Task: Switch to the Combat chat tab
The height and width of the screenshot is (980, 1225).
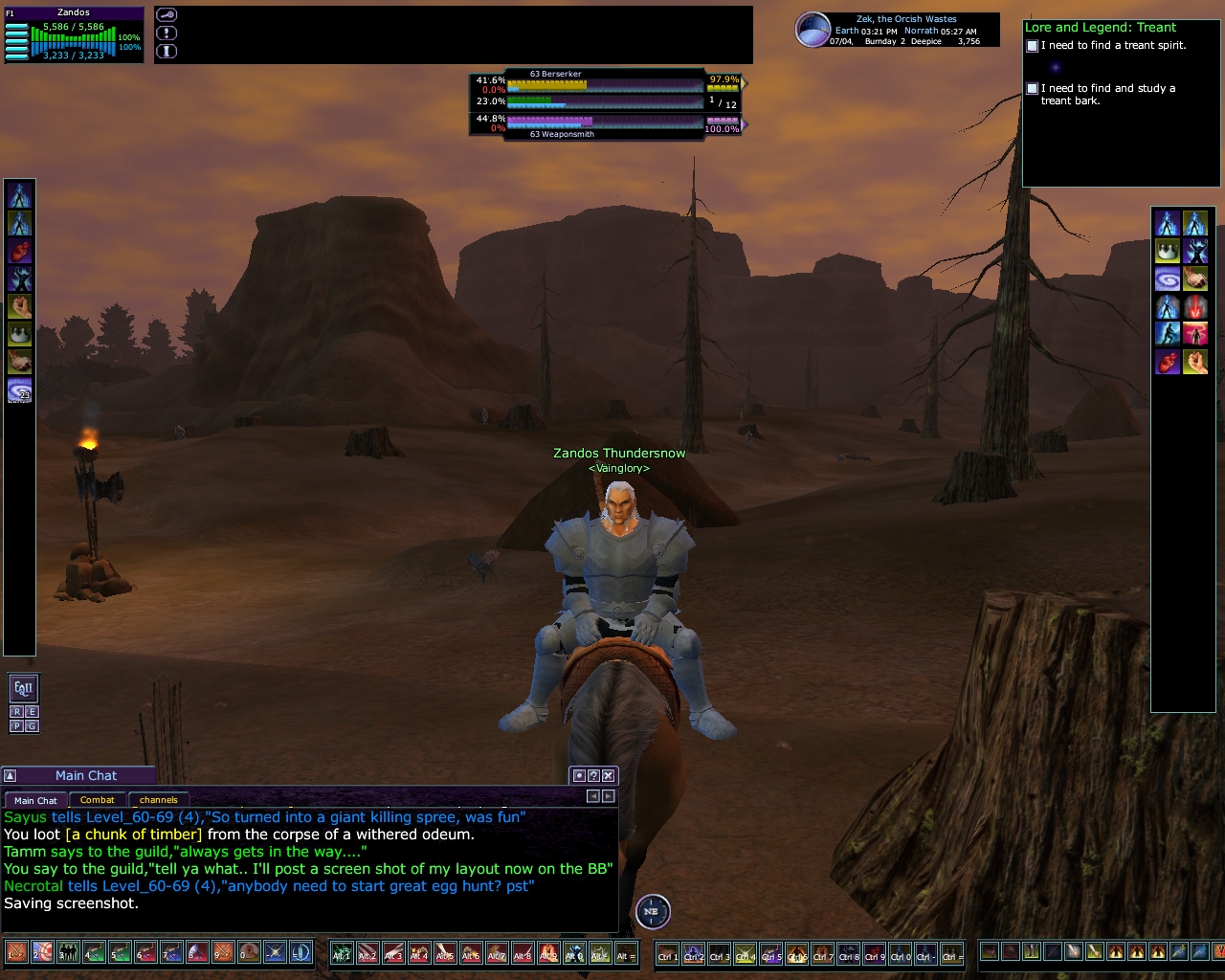Action: coord(97,800)
